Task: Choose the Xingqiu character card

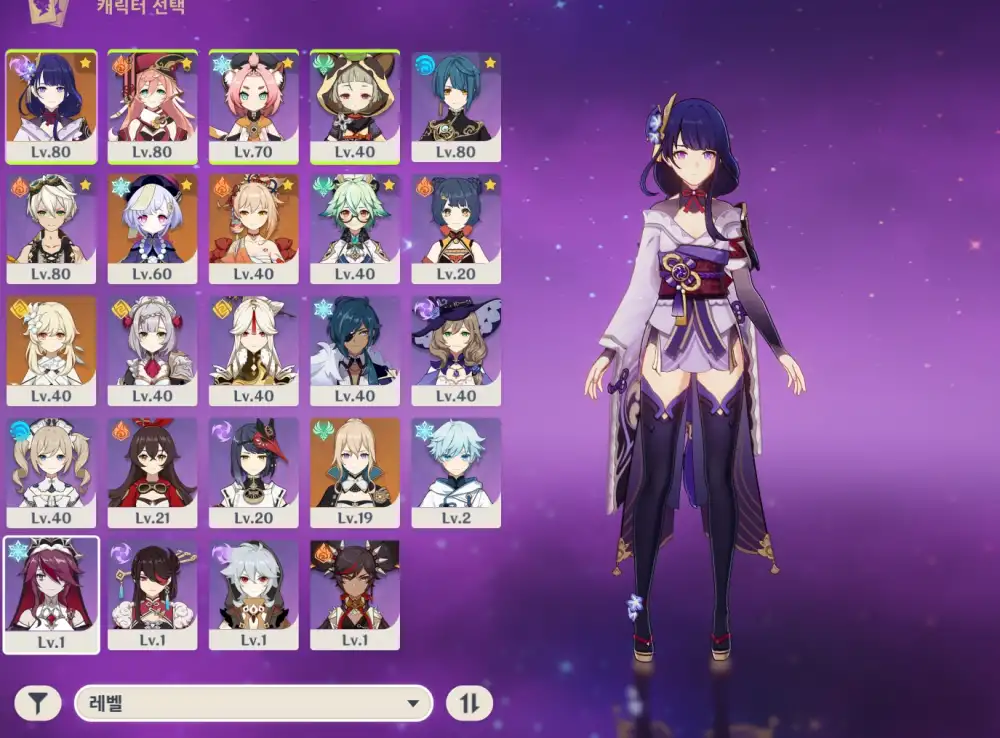Action: coord(456,106)
